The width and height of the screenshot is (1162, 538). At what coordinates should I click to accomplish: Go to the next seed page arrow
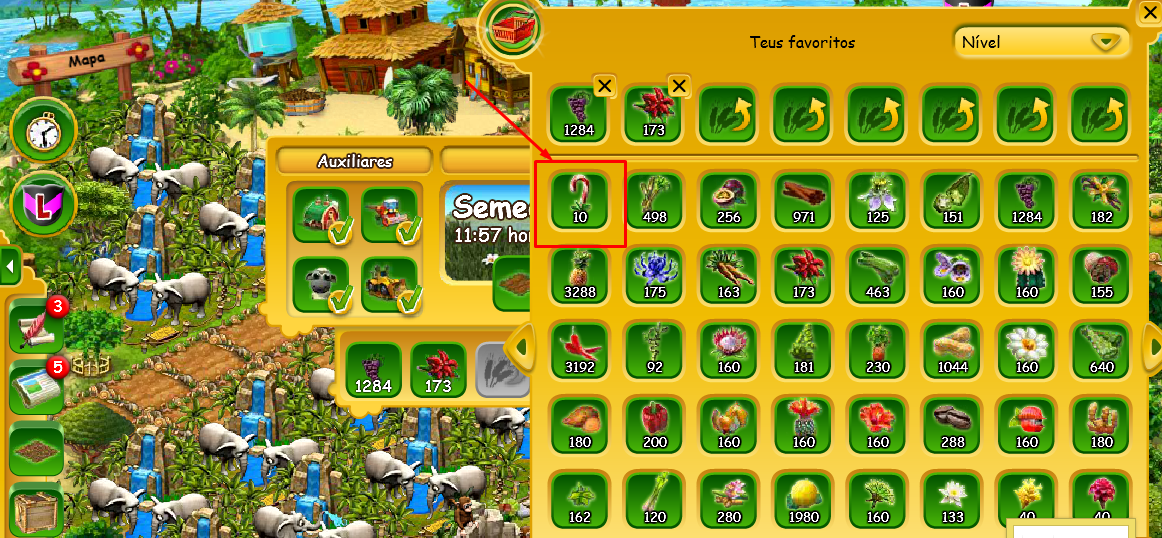(x=1152, y=346)
